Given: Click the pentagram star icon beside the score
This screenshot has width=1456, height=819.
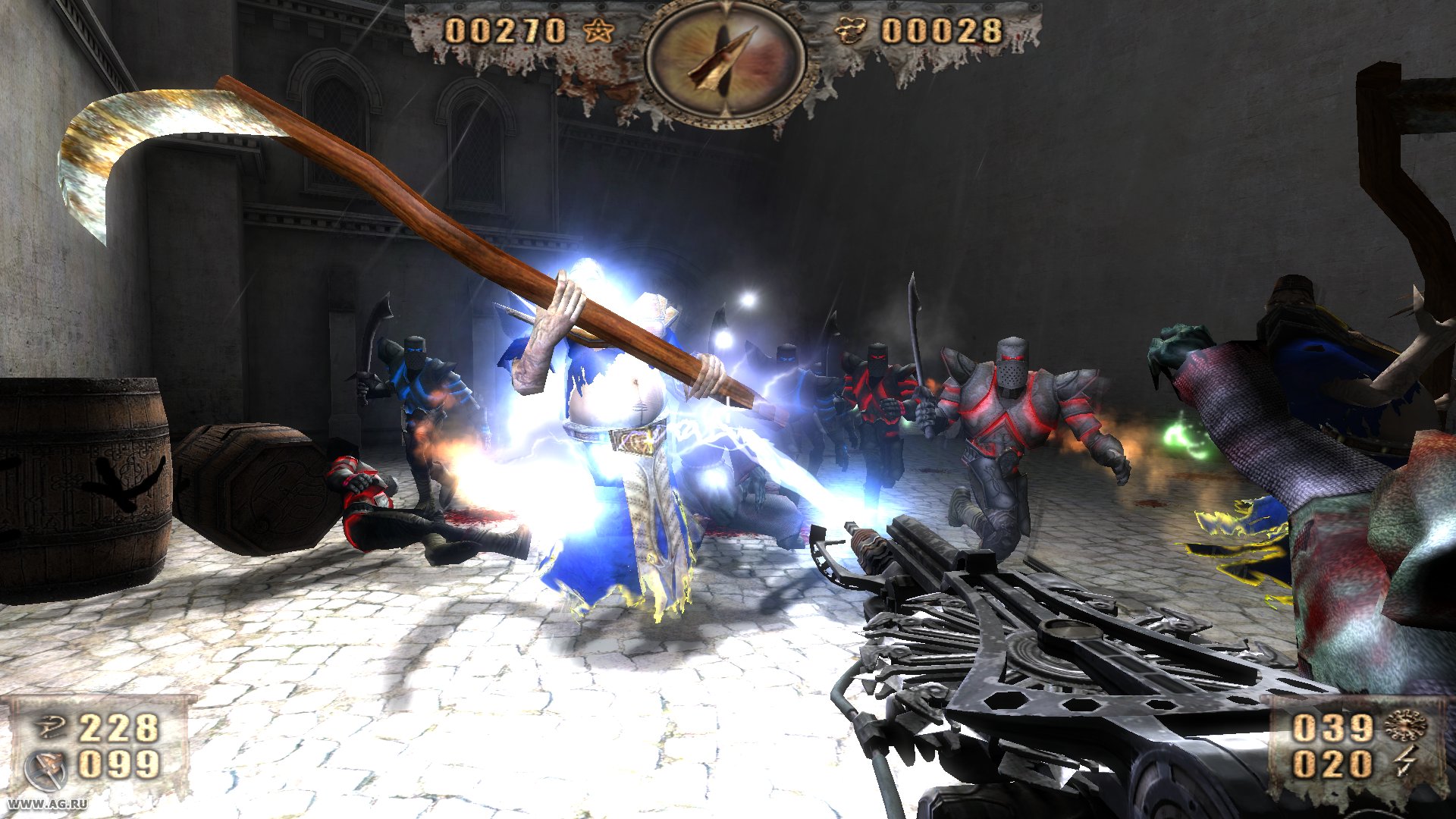Looking at the screenshot, I should tap(599, 32).
